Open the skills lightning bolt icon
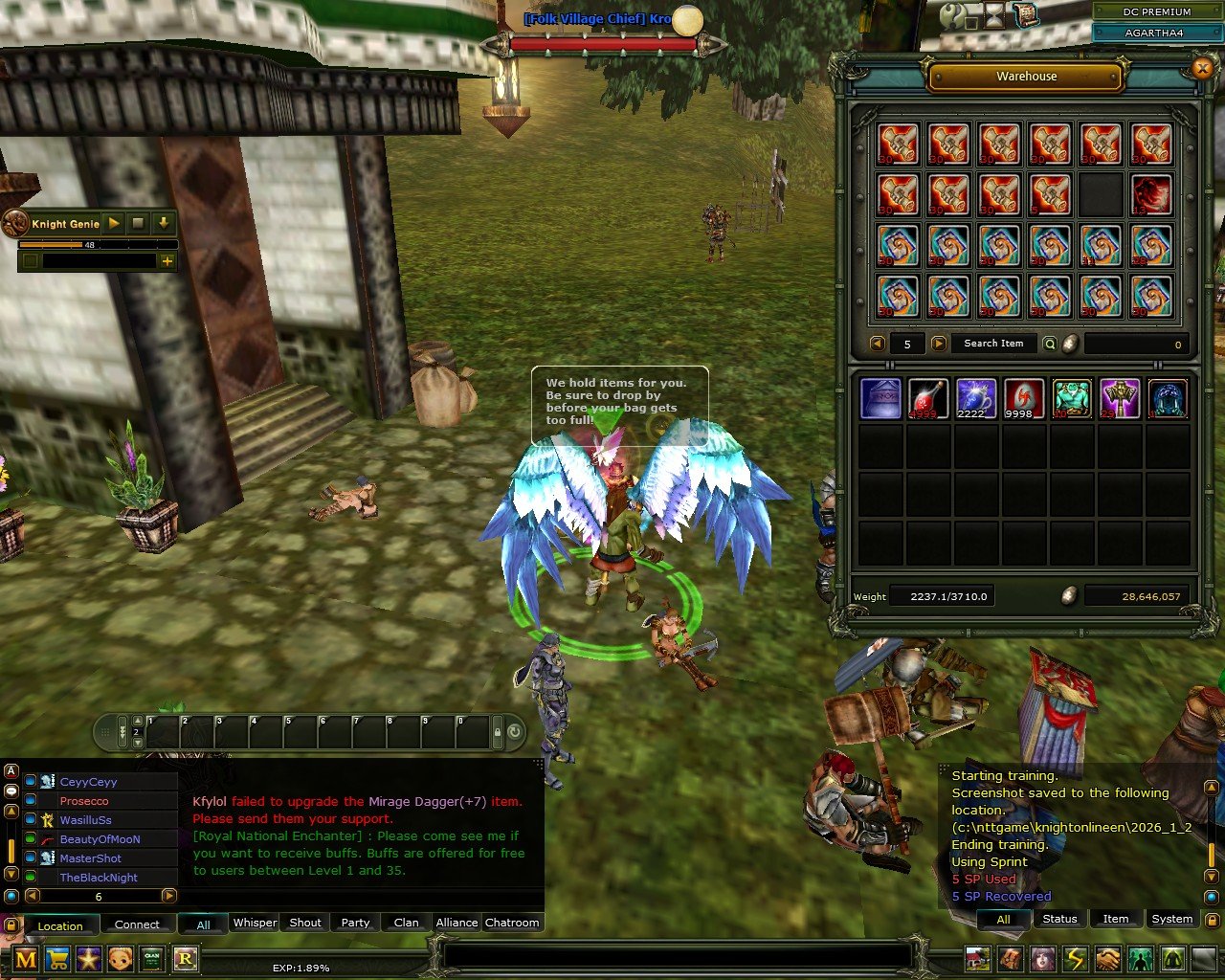The height and width of the screenshot is (980, 1225). (x=1074, y=959)
